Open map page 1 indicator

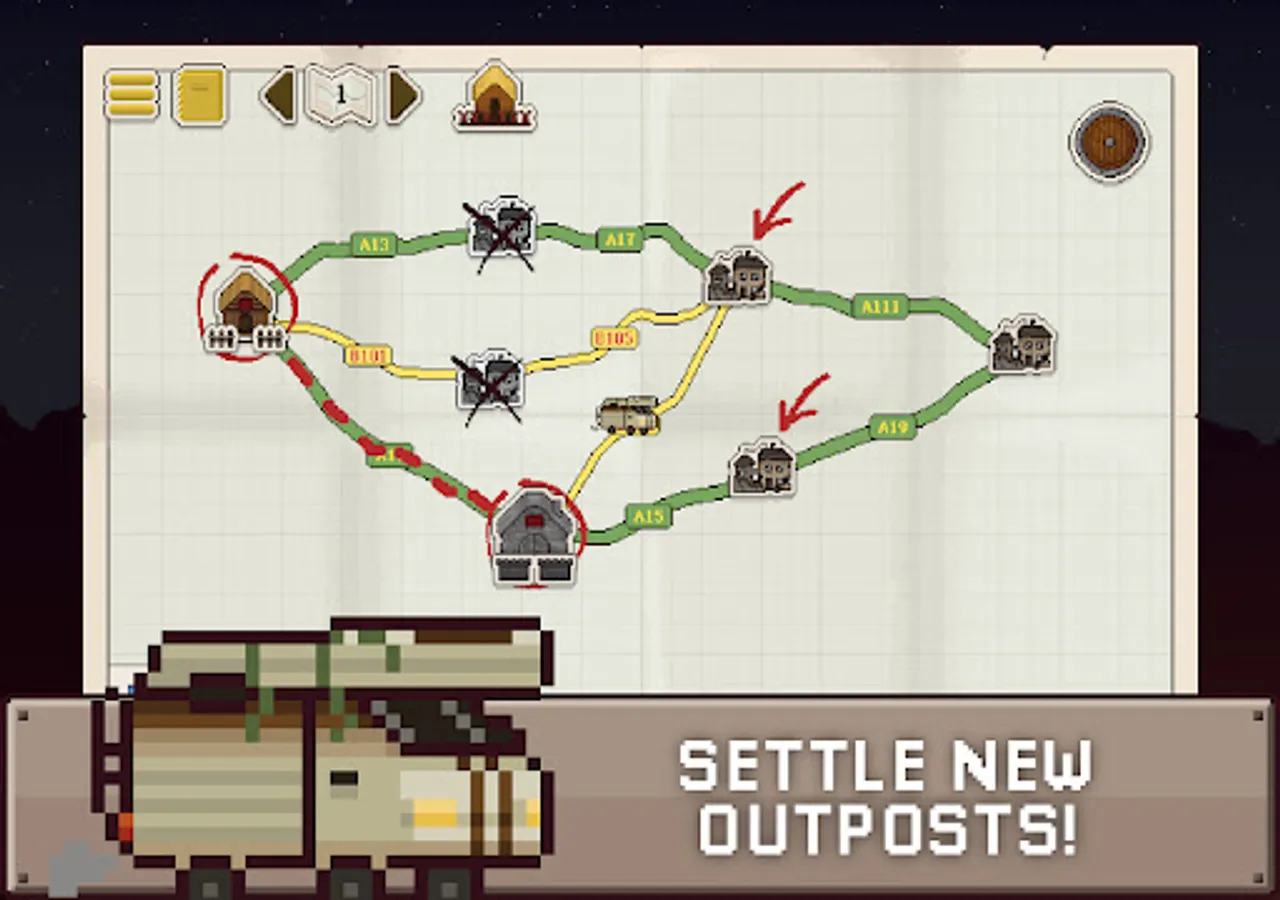[x=341, y=94]
